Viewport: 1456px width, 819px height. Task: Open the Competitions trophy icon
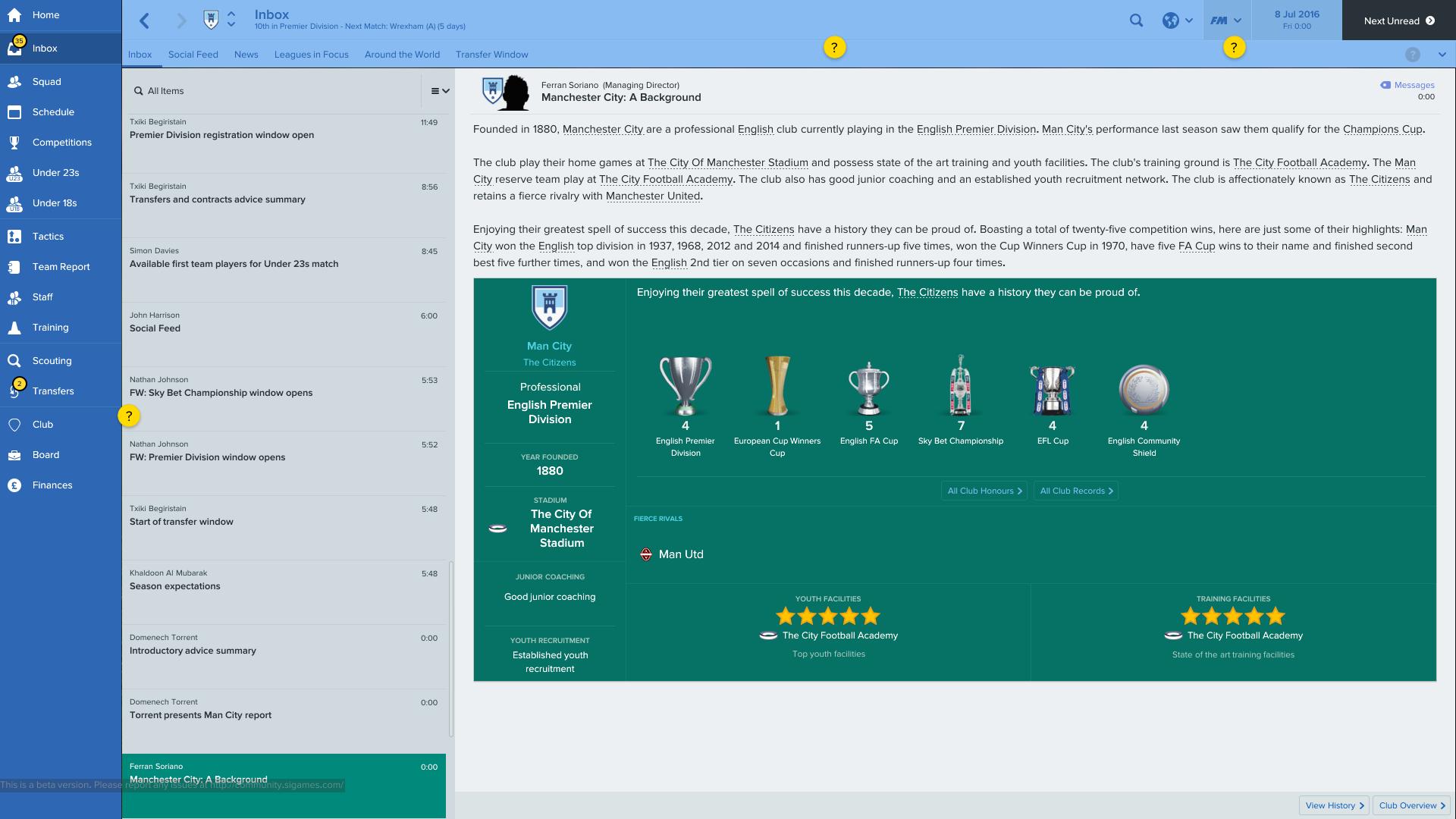[x=15, y=142]
